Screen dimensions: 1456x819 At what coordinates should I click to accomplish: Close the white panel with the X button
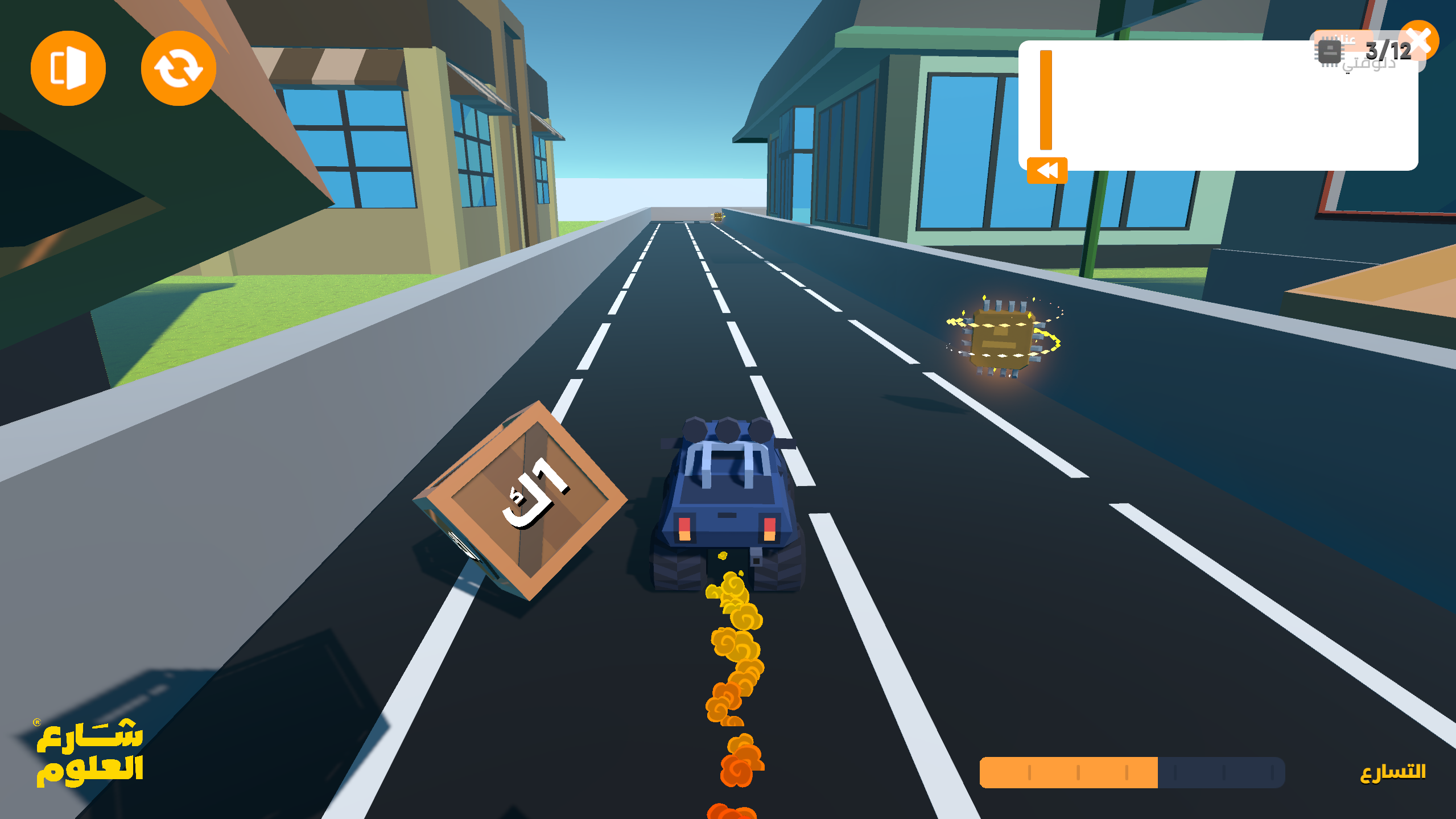tap(1420, 41)
